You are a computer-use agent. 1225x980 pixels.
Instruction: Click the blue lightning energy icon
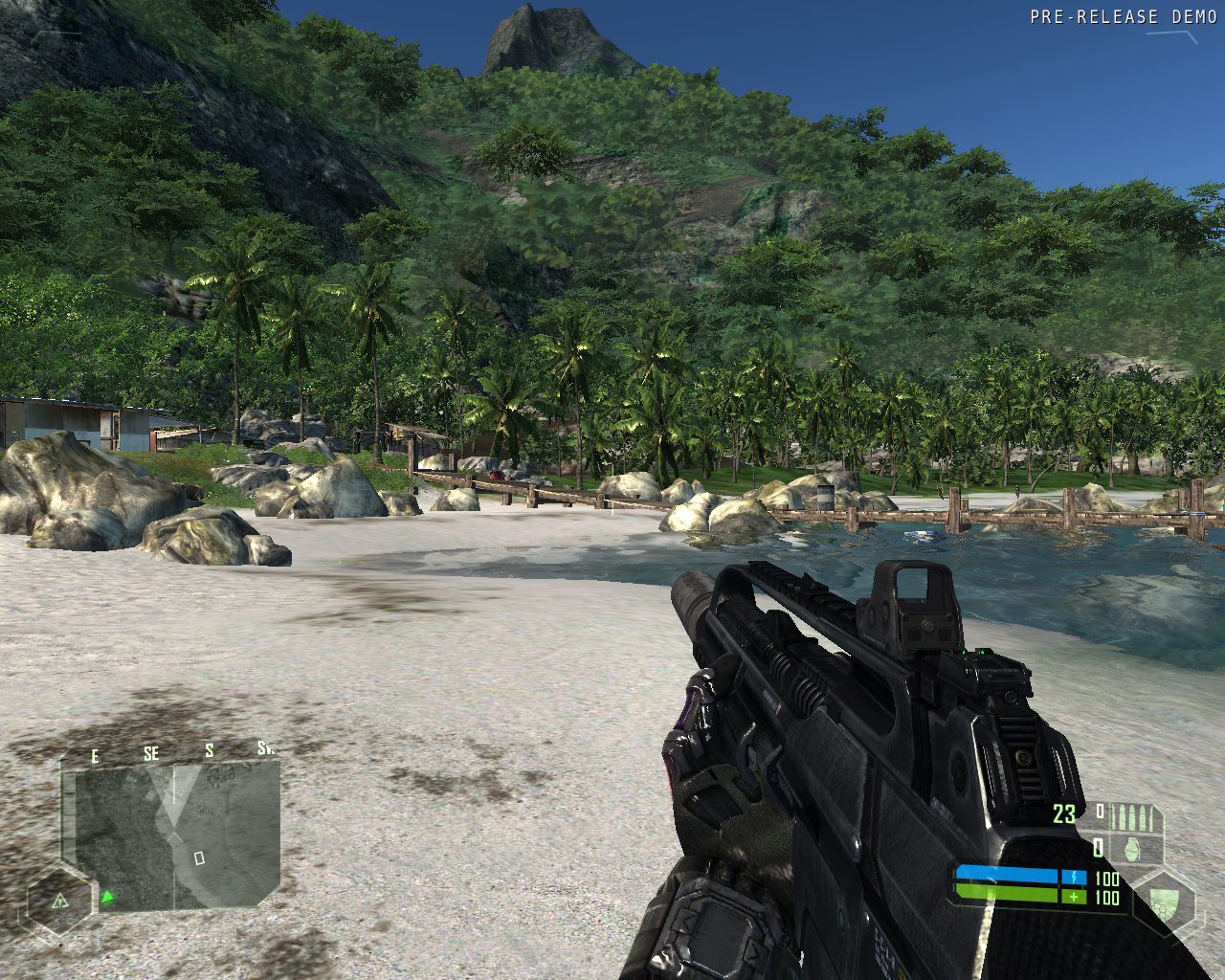point(1074,877)
